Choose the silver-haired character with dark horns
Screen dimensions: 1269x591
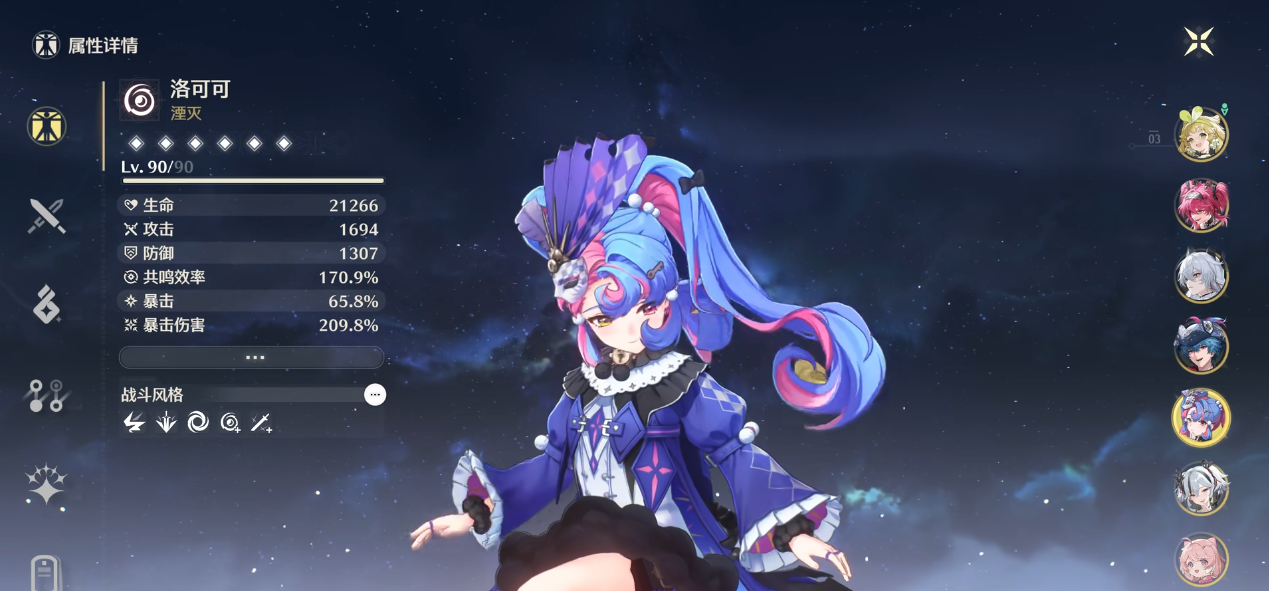(x=1200, y=488)
